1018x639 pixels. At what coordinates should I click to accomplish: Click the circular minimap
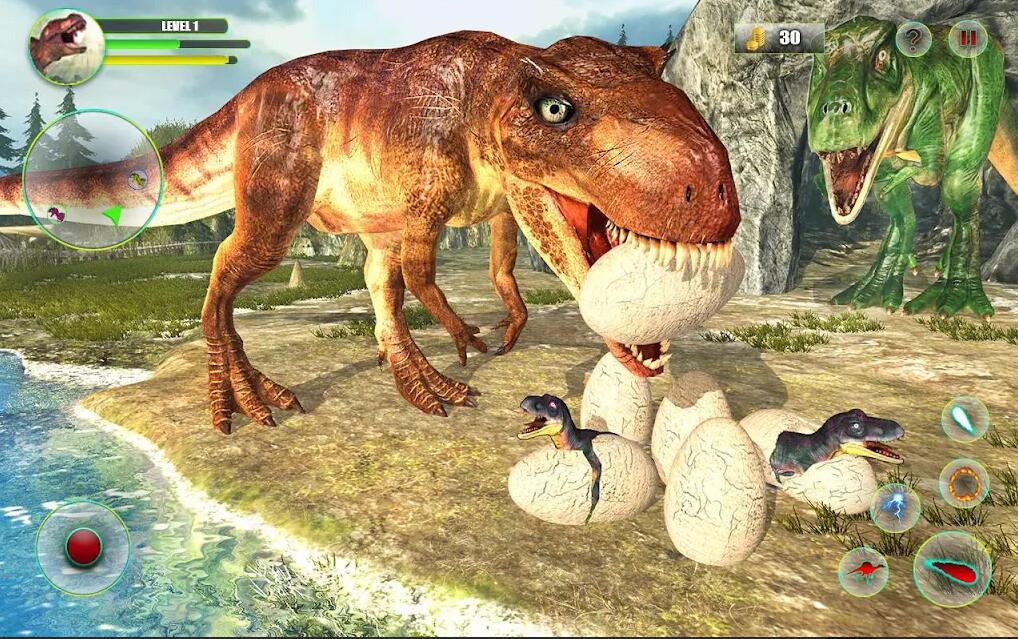93,180
